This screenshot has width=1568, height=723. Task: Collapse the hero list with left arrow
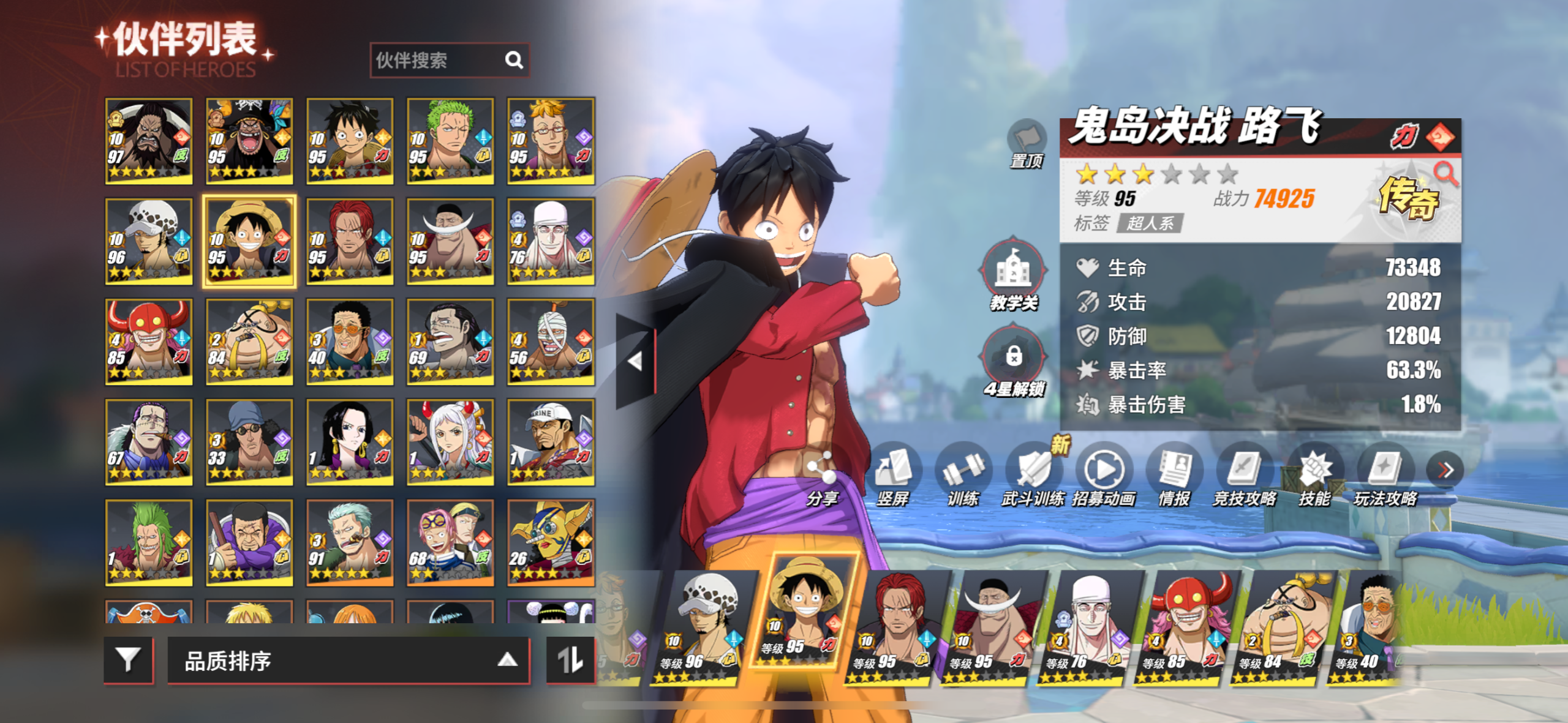tap(635, 361)
